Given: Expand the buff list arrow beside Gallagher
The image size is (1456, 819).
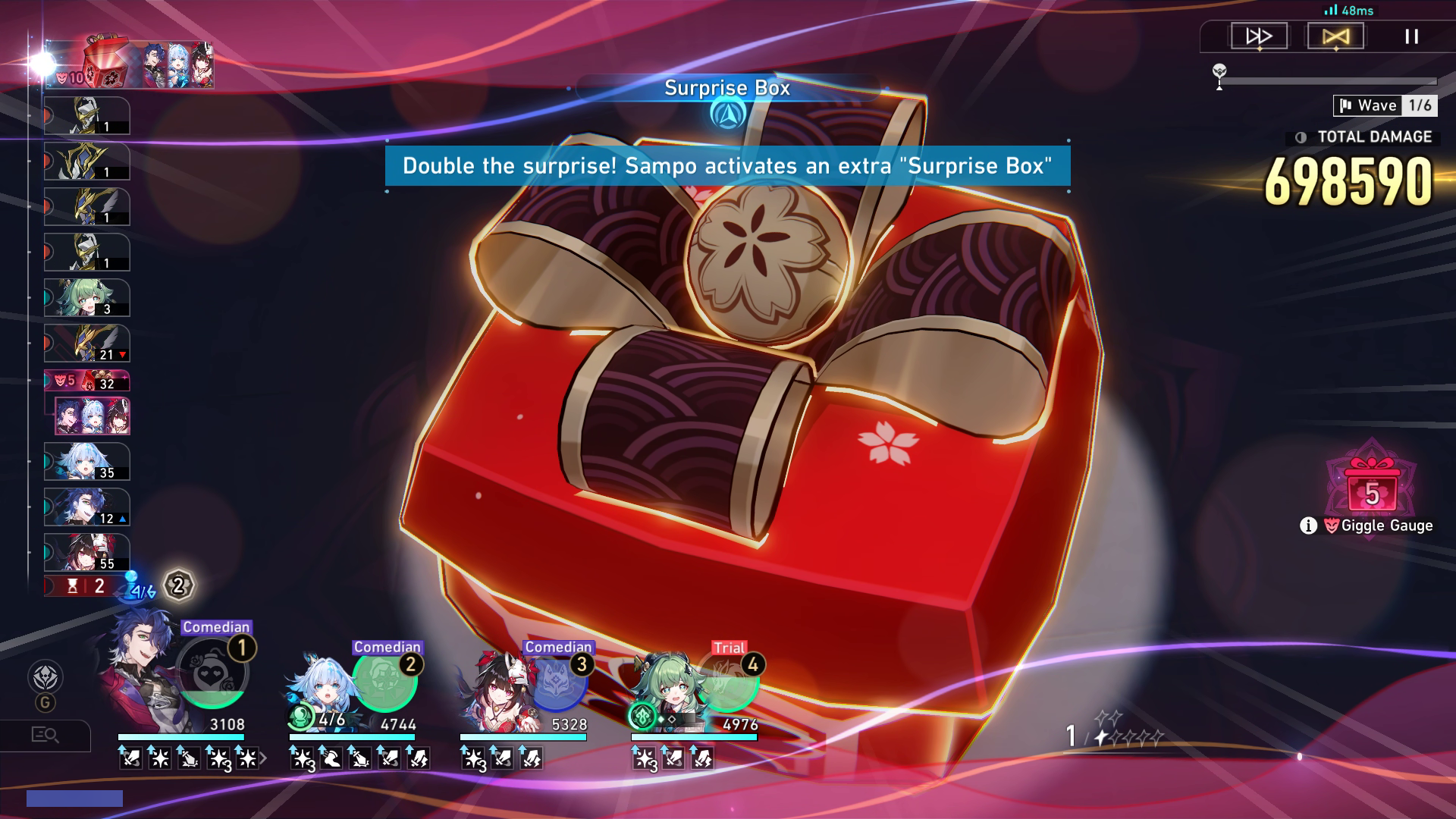Looking at the screenshot, I should (262, 756).
